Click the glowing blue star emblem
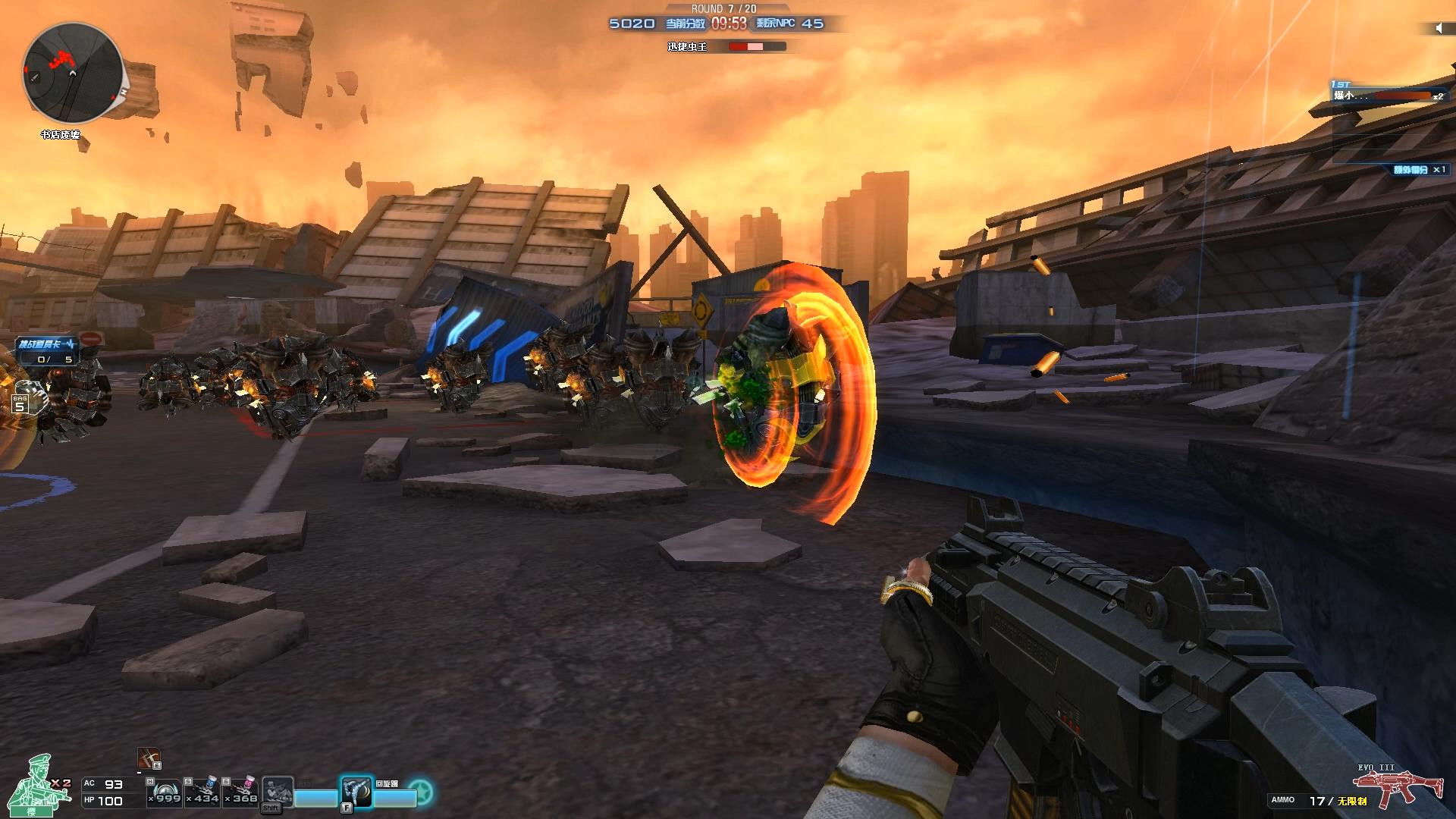1456x819 pixels. (421, 792)
